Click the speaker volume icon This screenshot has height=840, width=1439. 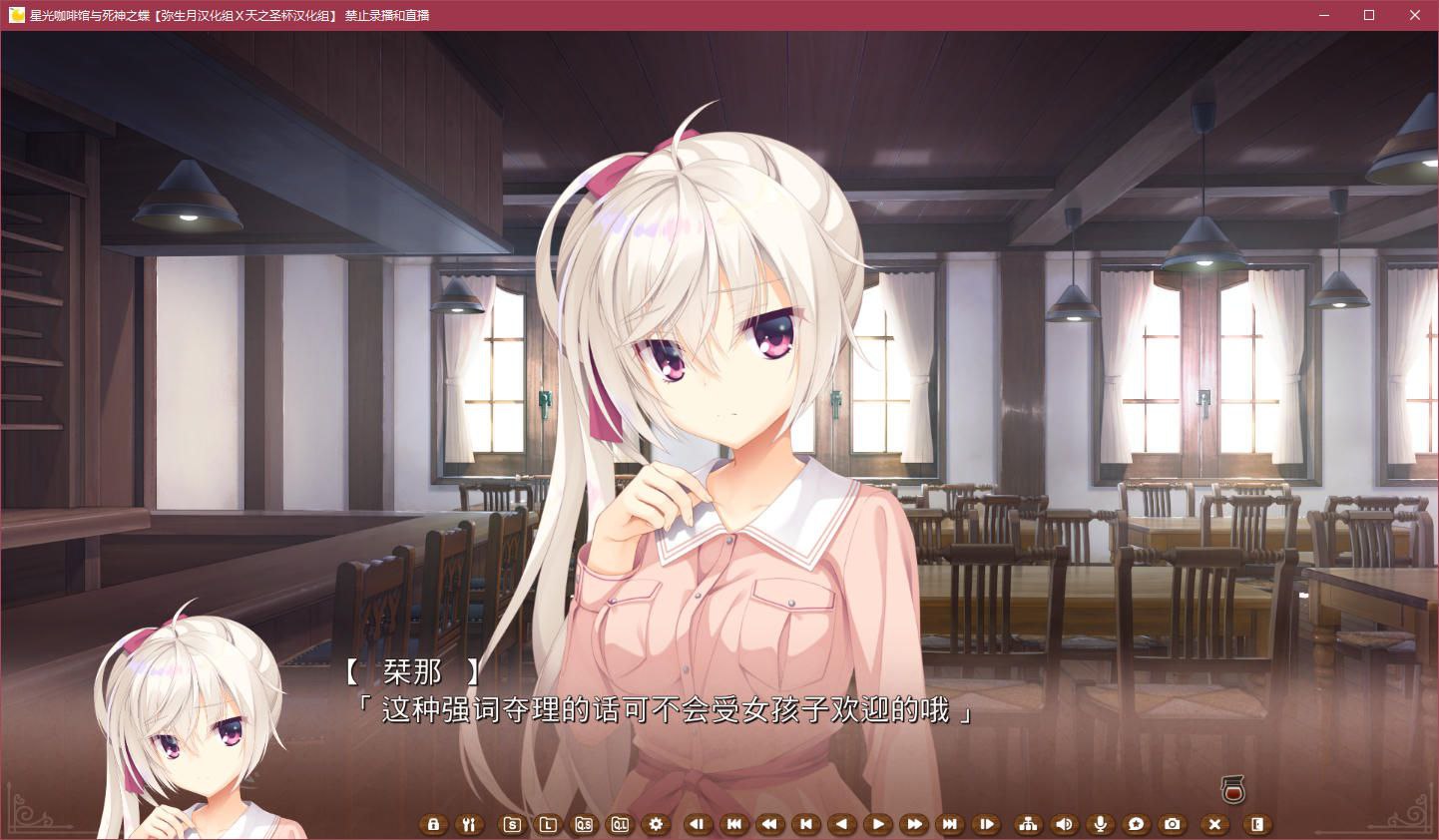pos(1065,824)
